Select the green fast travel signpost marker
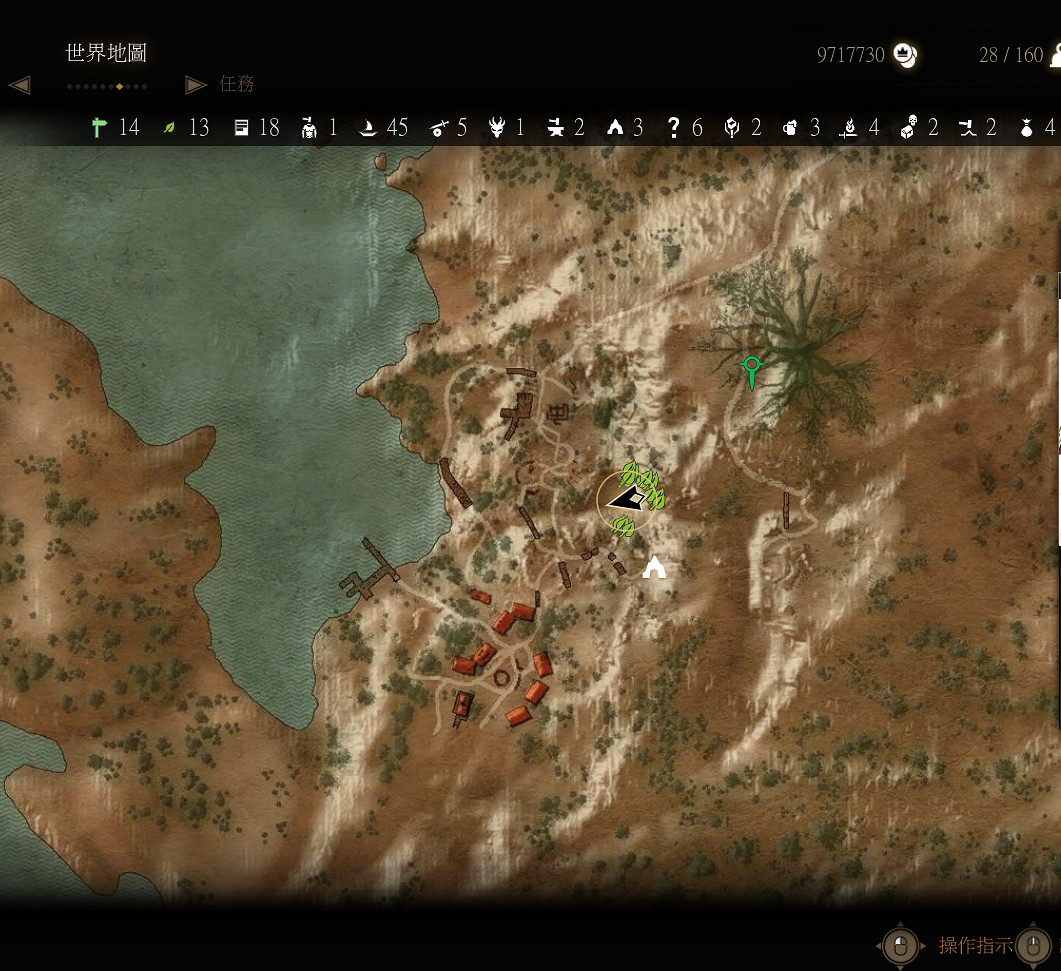This screenshot has height=971, width=1061. [x=750, y=370]
